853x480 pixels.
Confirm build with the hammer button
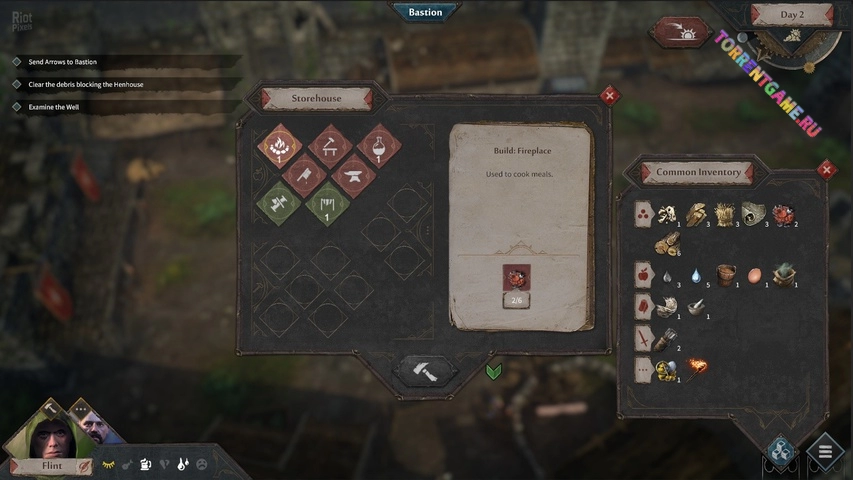click(423, 370)
